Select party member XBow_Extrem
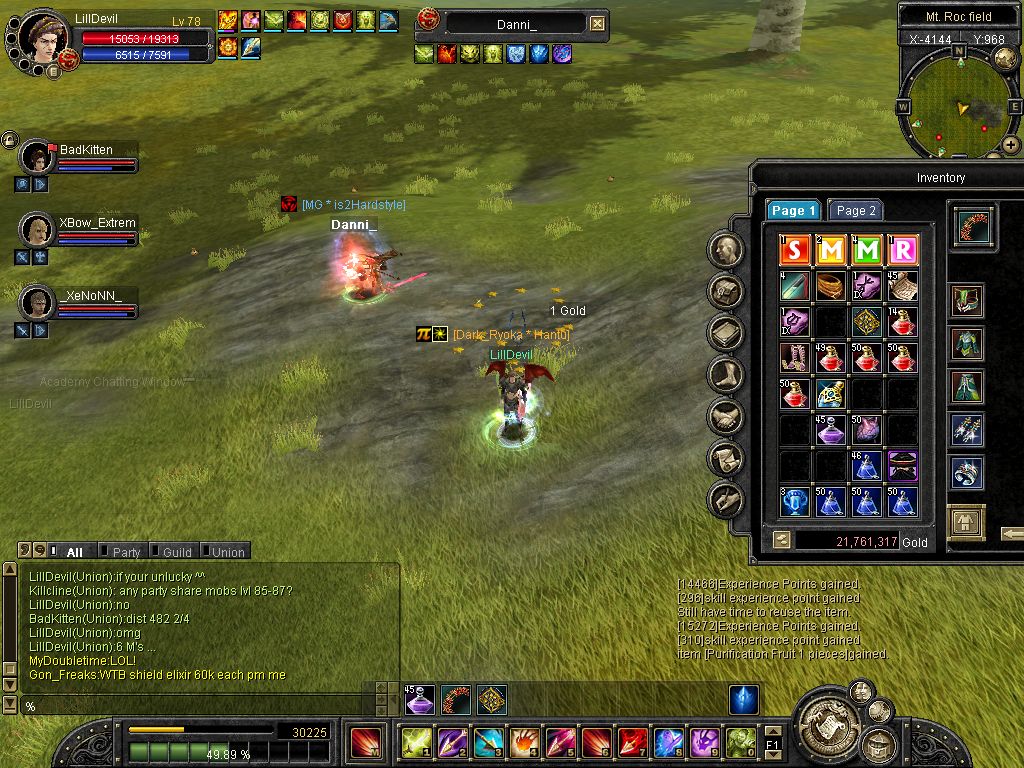Viewport: 1024px width, 768px height. [96, 223]
